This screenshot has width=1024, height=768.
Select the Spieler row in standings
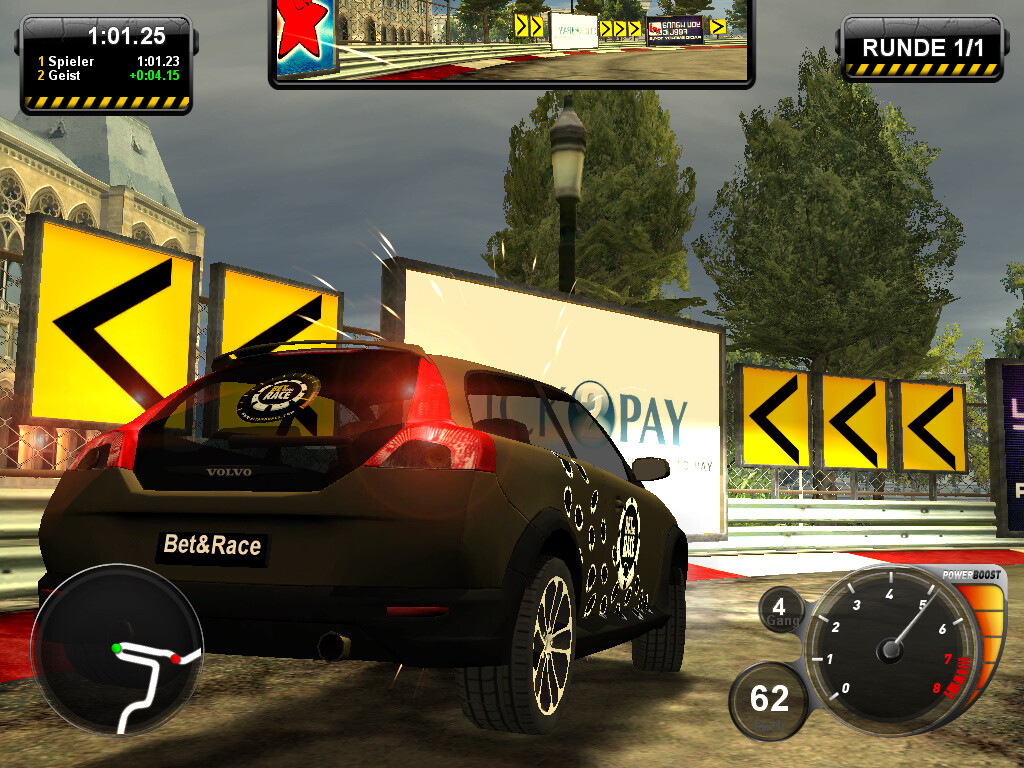tap(107, 61)
